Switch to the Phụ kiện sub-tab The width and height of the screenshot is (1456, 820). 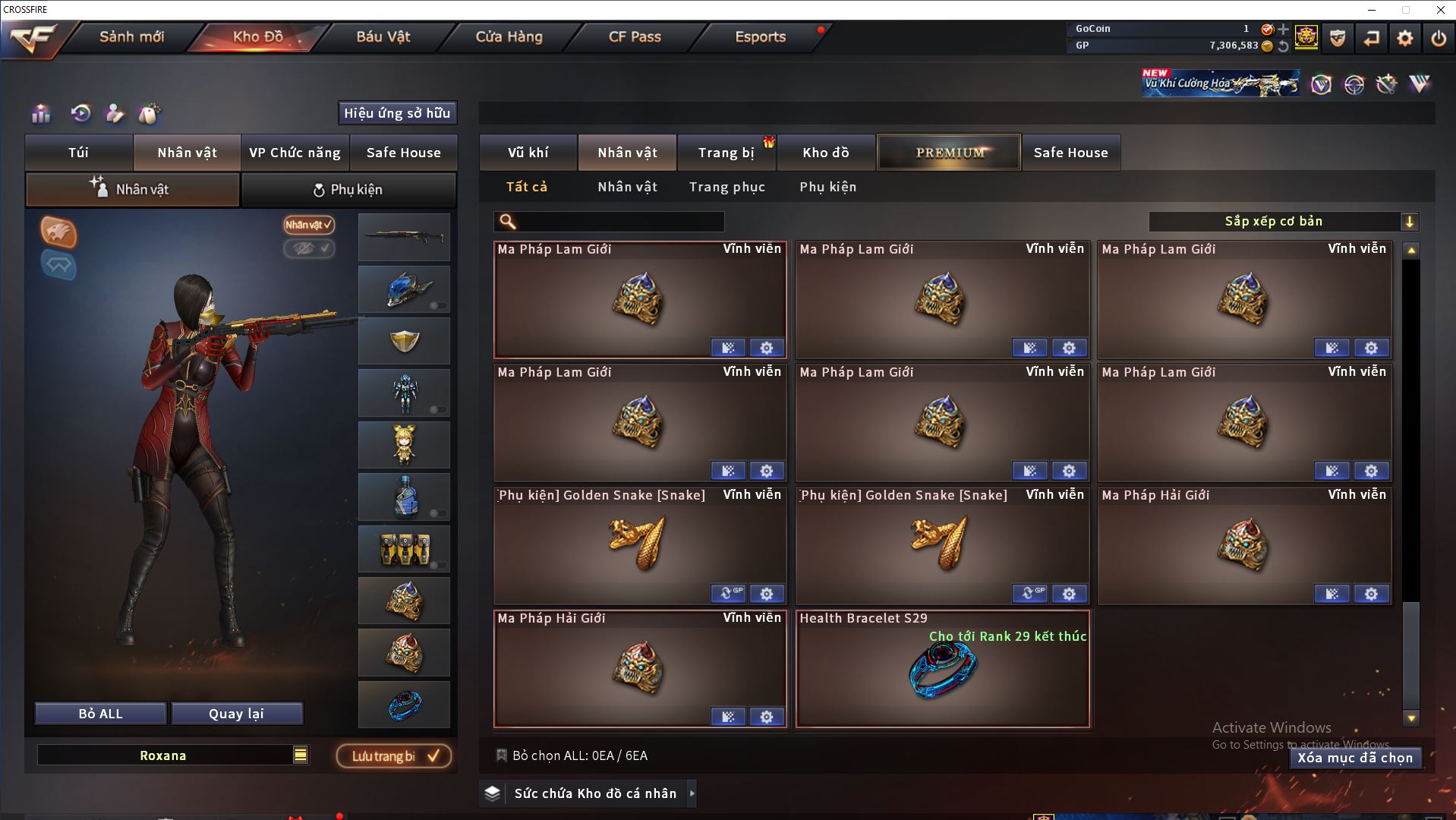(x=348, y=190)
